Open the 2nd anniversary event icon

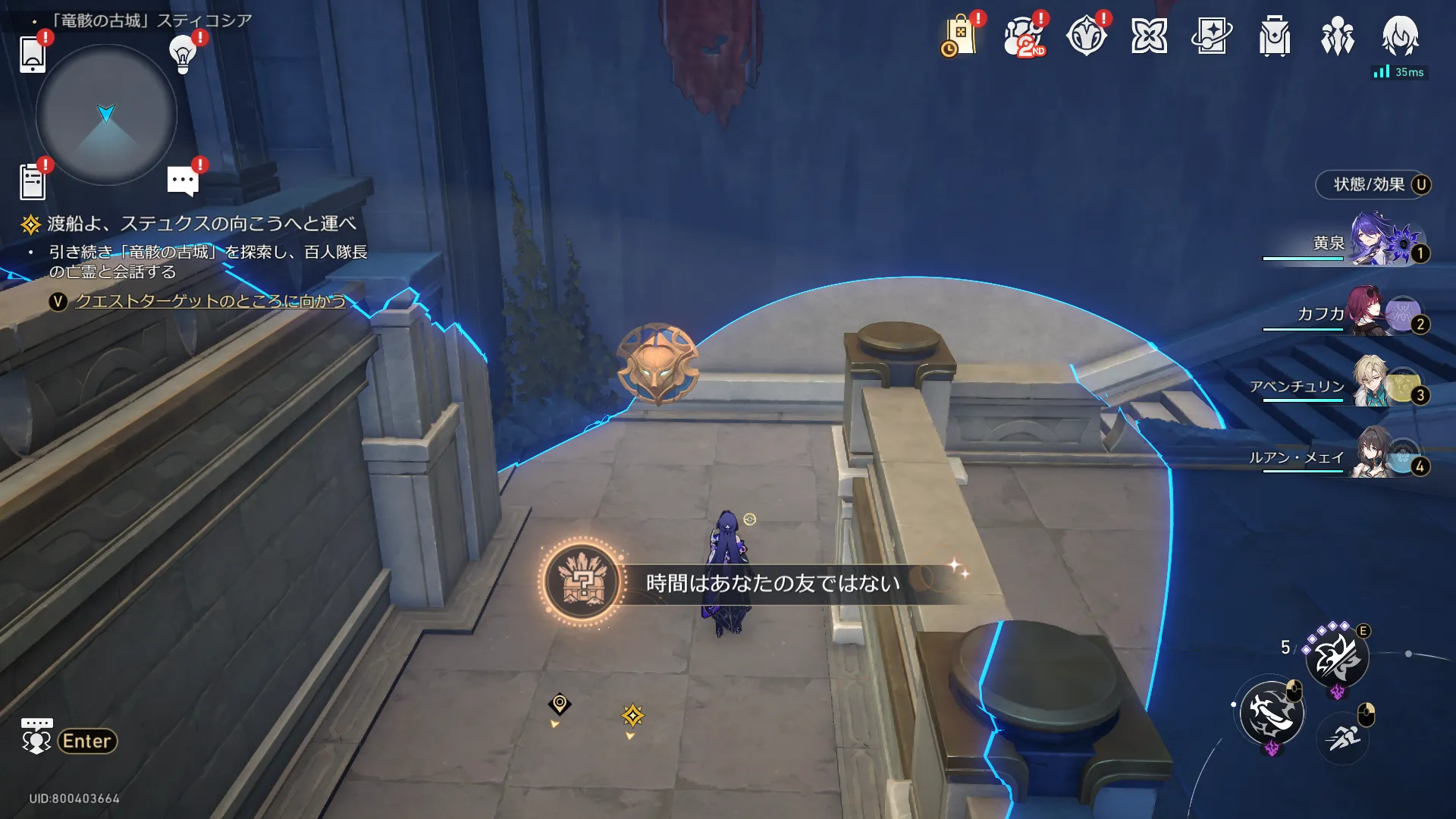(1023, 36)
